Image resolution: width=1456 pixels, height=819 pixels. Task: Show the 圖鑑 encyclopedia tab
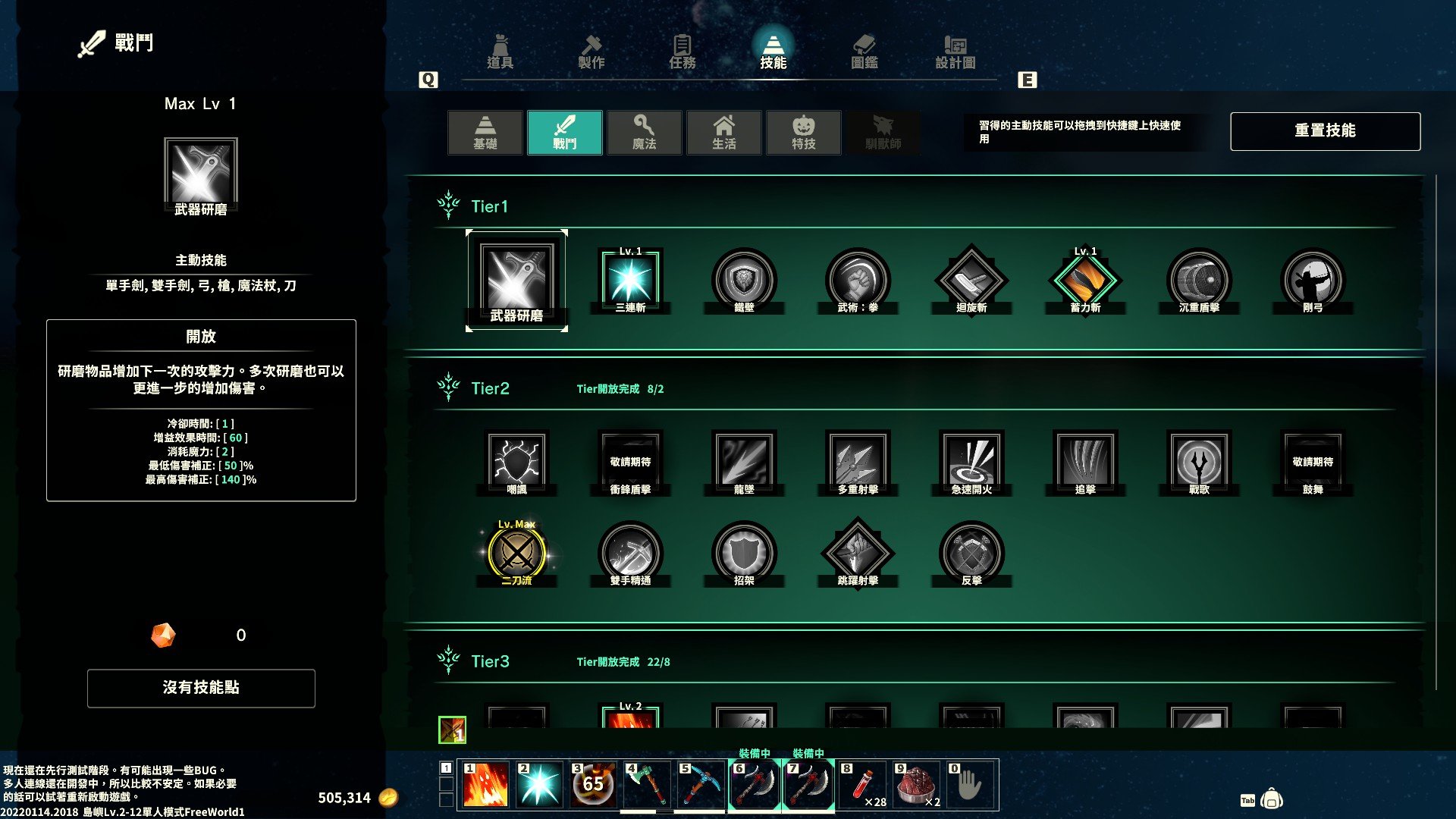864,52
